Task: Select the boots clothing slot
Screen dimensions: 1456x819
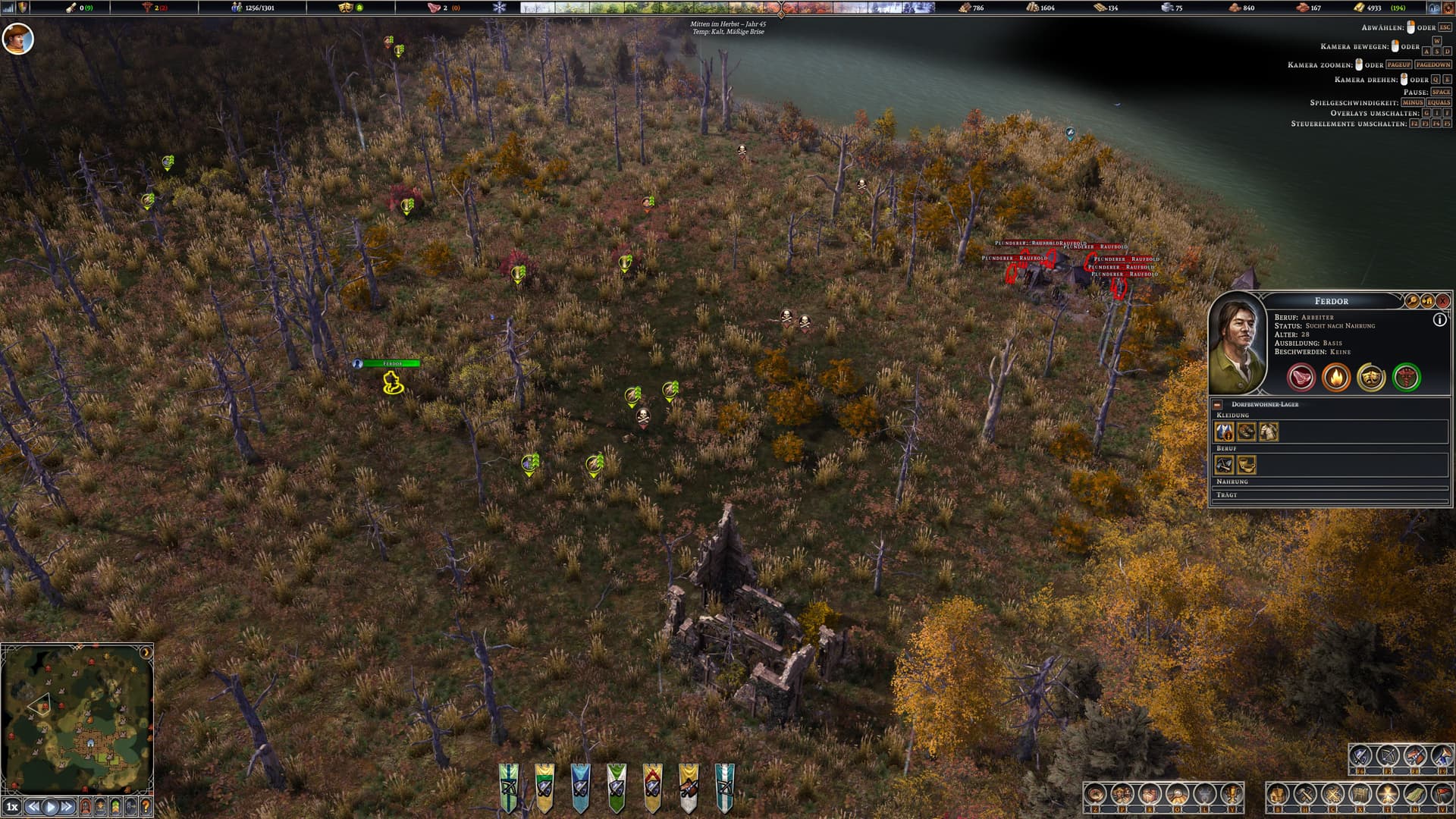Action: coord(1246,432)
